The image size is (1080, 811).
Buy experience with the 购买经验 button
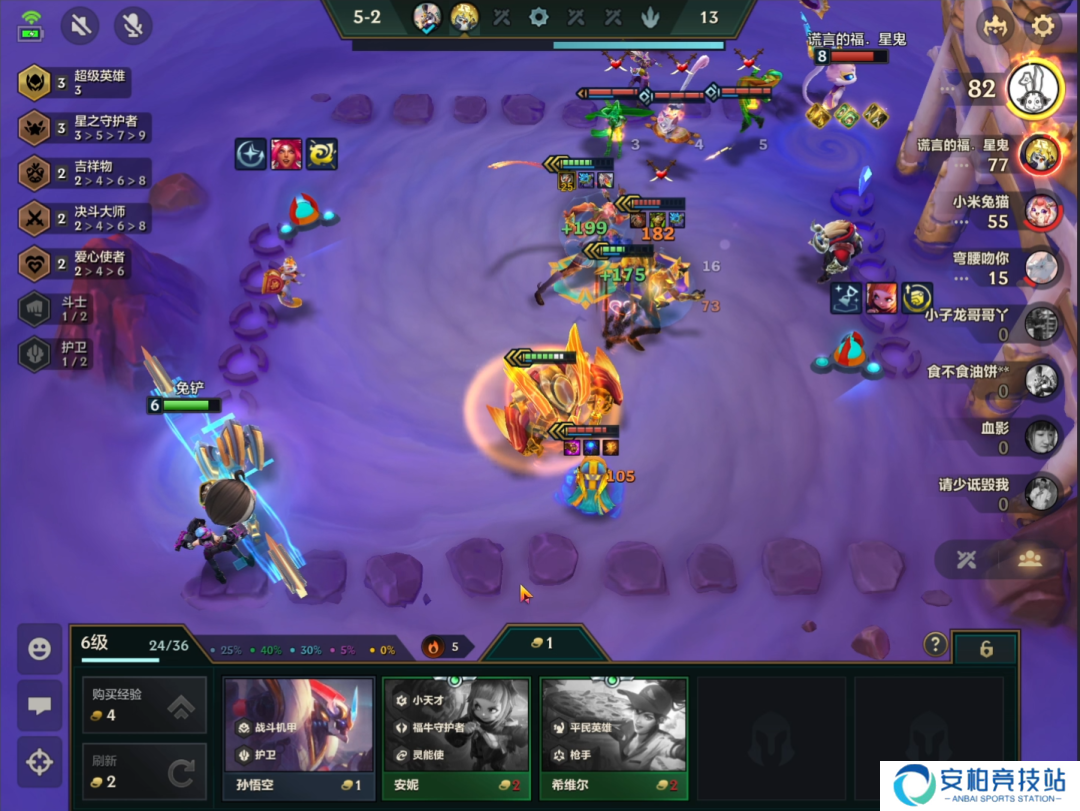pyautogui.click(x=144, y=704)
